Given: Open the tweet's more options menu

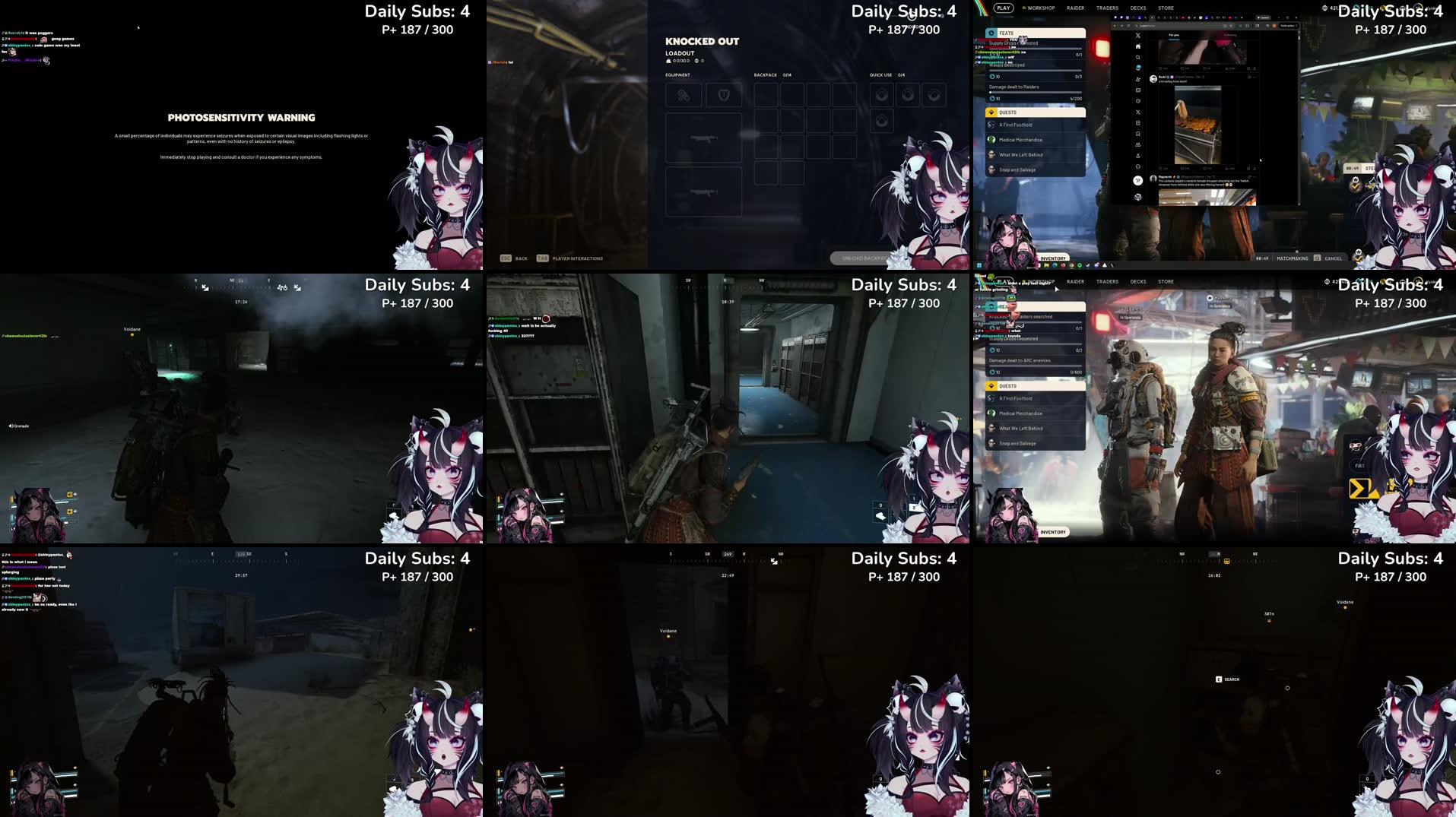Looking at the screenshot, I should [x=1255, y=176].
